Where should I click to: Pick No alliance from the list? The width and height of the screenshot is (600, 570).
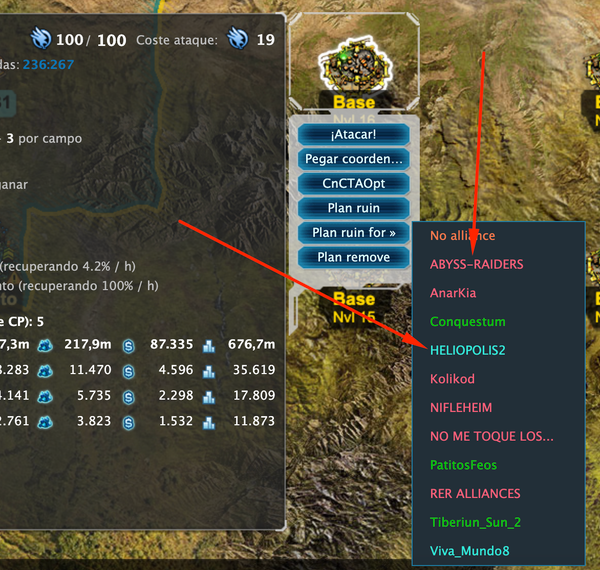[x=463, y=236]
